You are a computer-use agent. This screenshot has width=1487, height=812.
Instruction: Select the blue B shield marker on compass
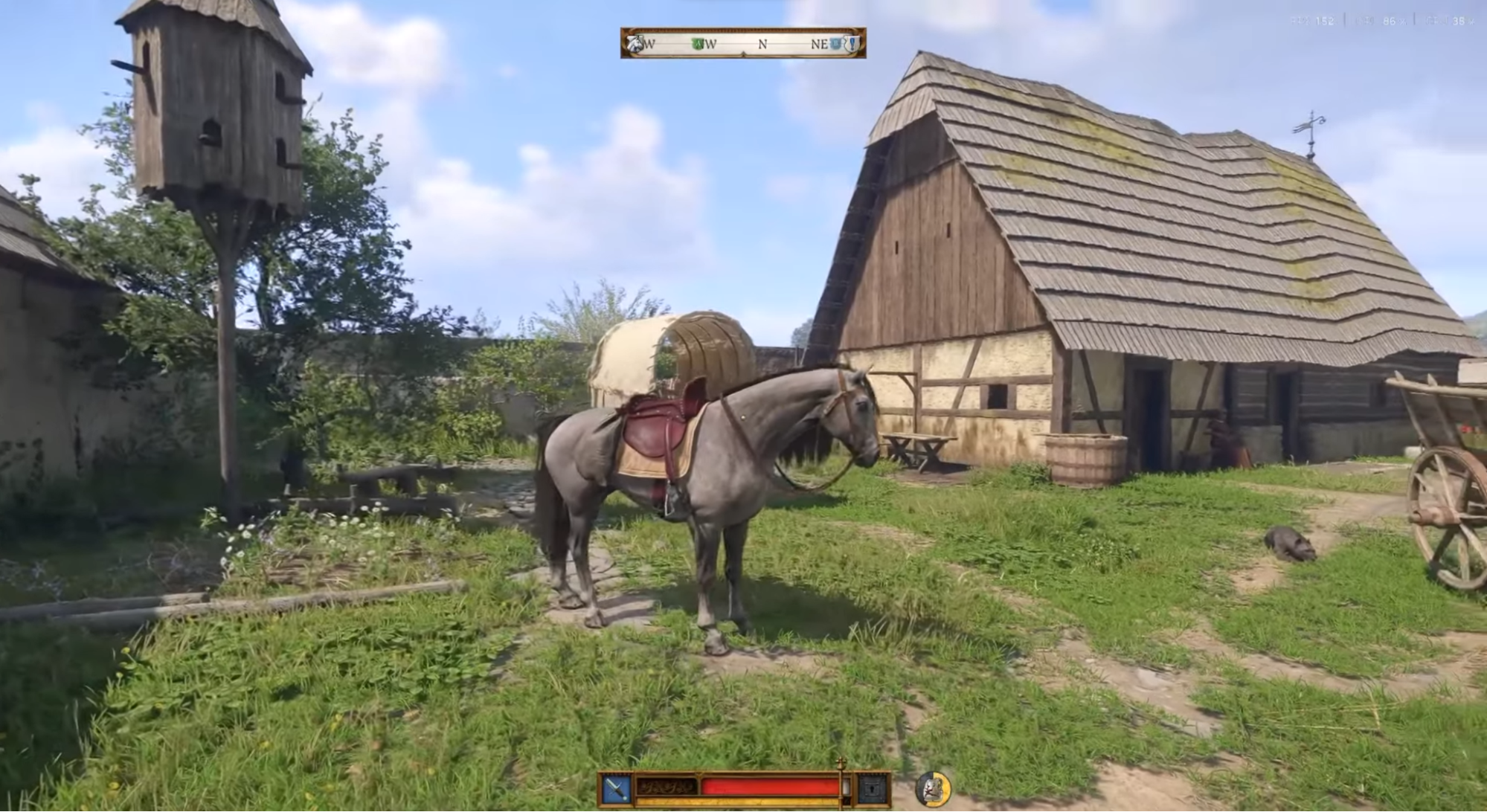click(x=837, y=43)
